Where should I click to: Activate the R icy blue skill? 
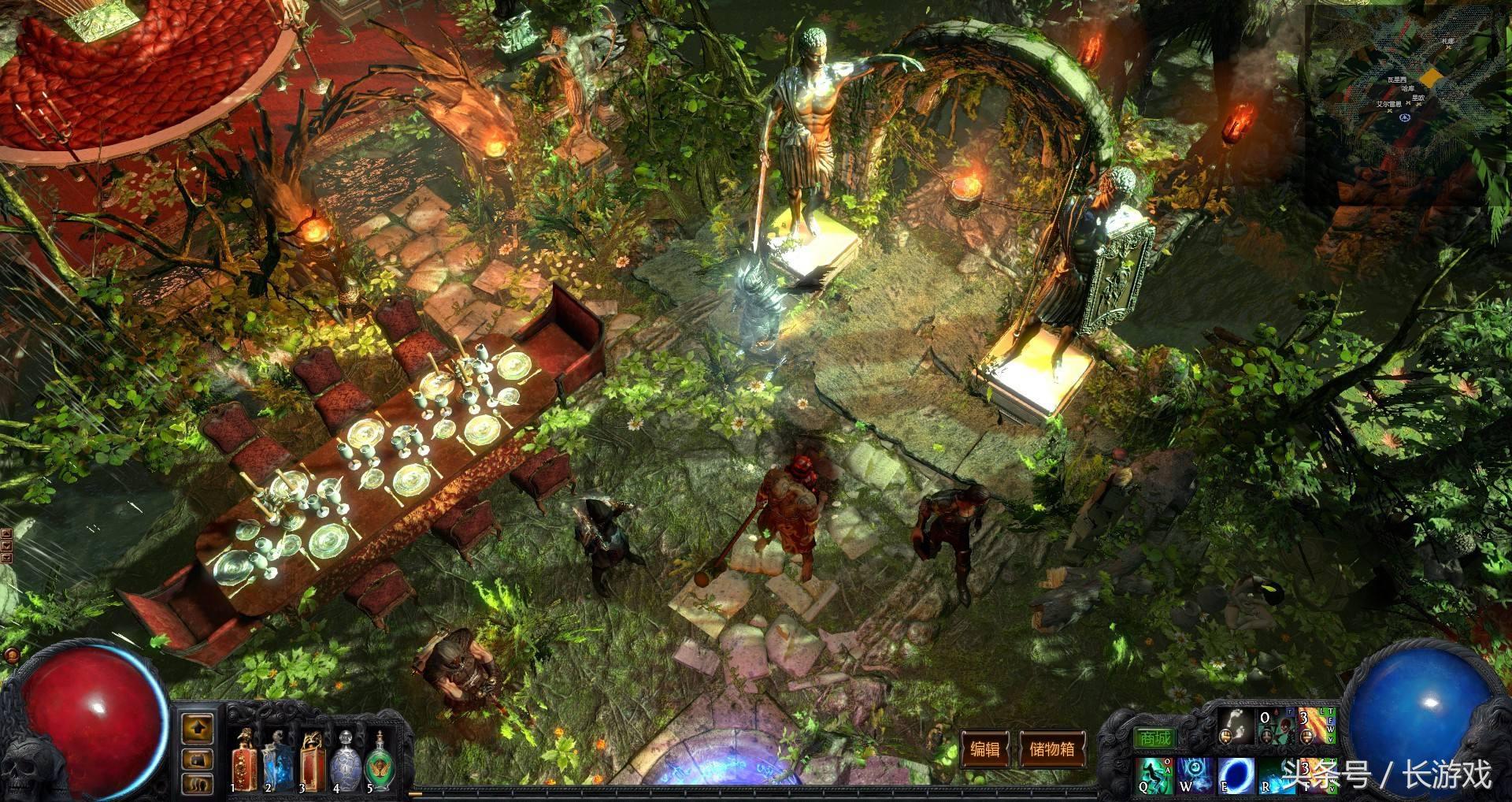[1277, 775]
